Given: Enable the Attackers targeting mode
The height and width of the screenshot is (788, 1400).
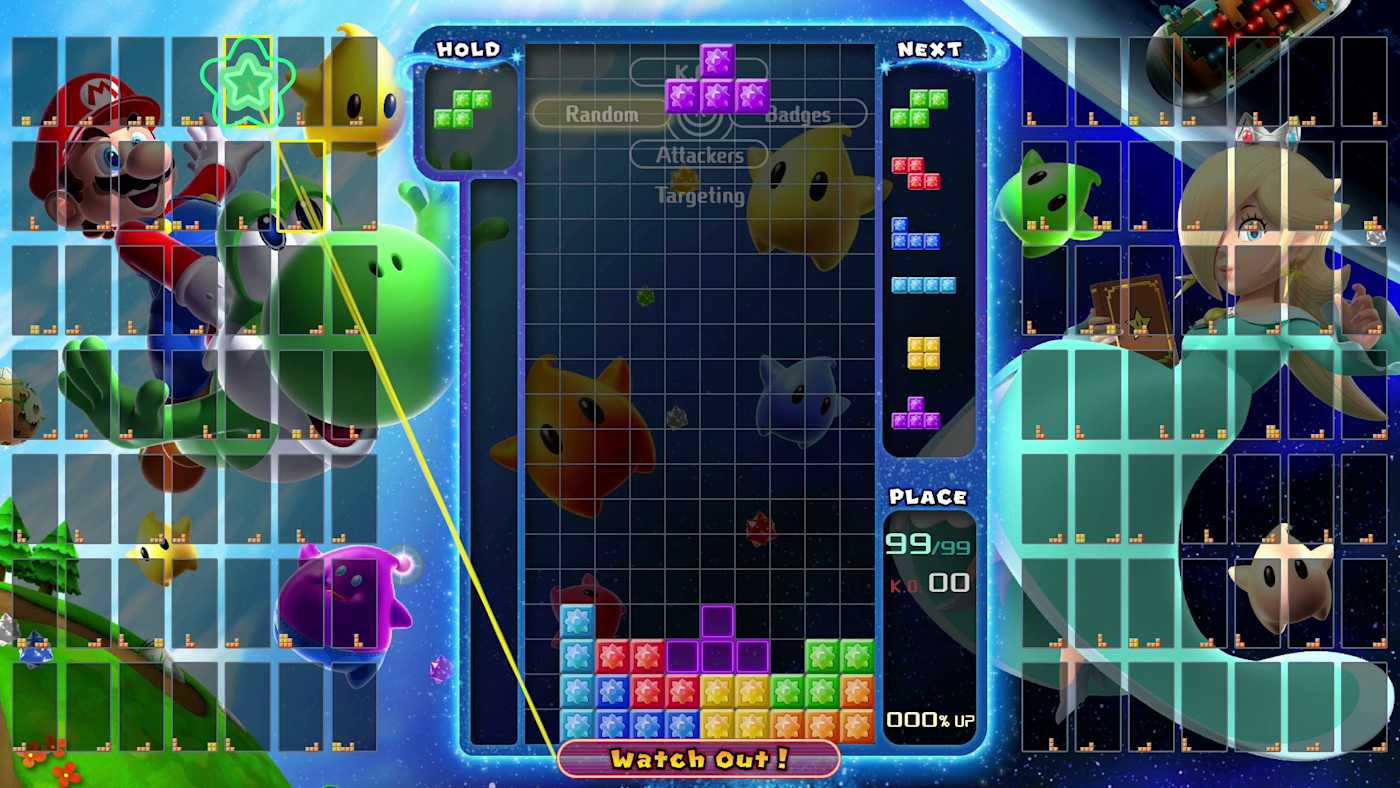Looking at the screenshot, I should click(699, 155).
